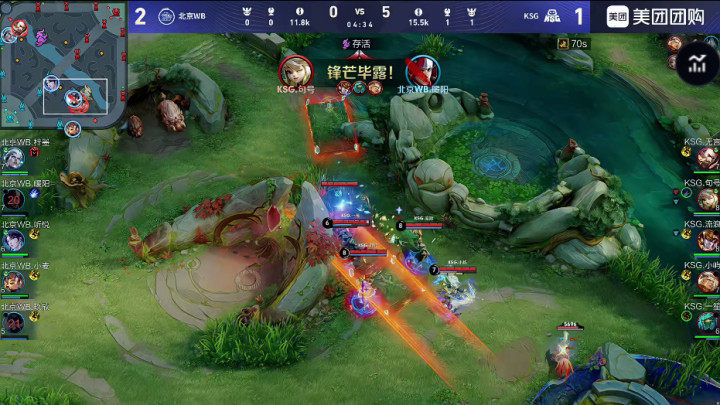The image size is (720, 405).
Task: Select KSG.小玖 in the right player list
Action: click(707, 281)
